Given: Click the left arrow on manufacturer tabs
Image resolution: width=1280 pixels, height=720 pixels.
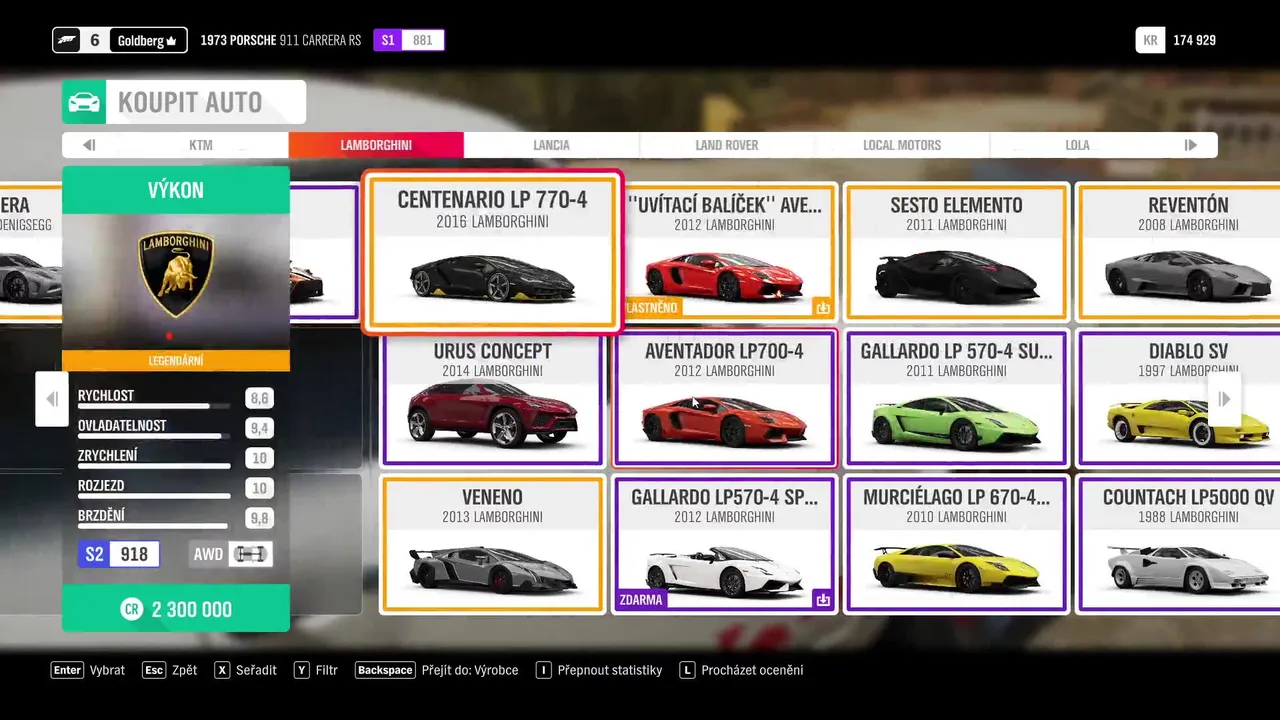Looking at the screenshot, I should [89, 145].
